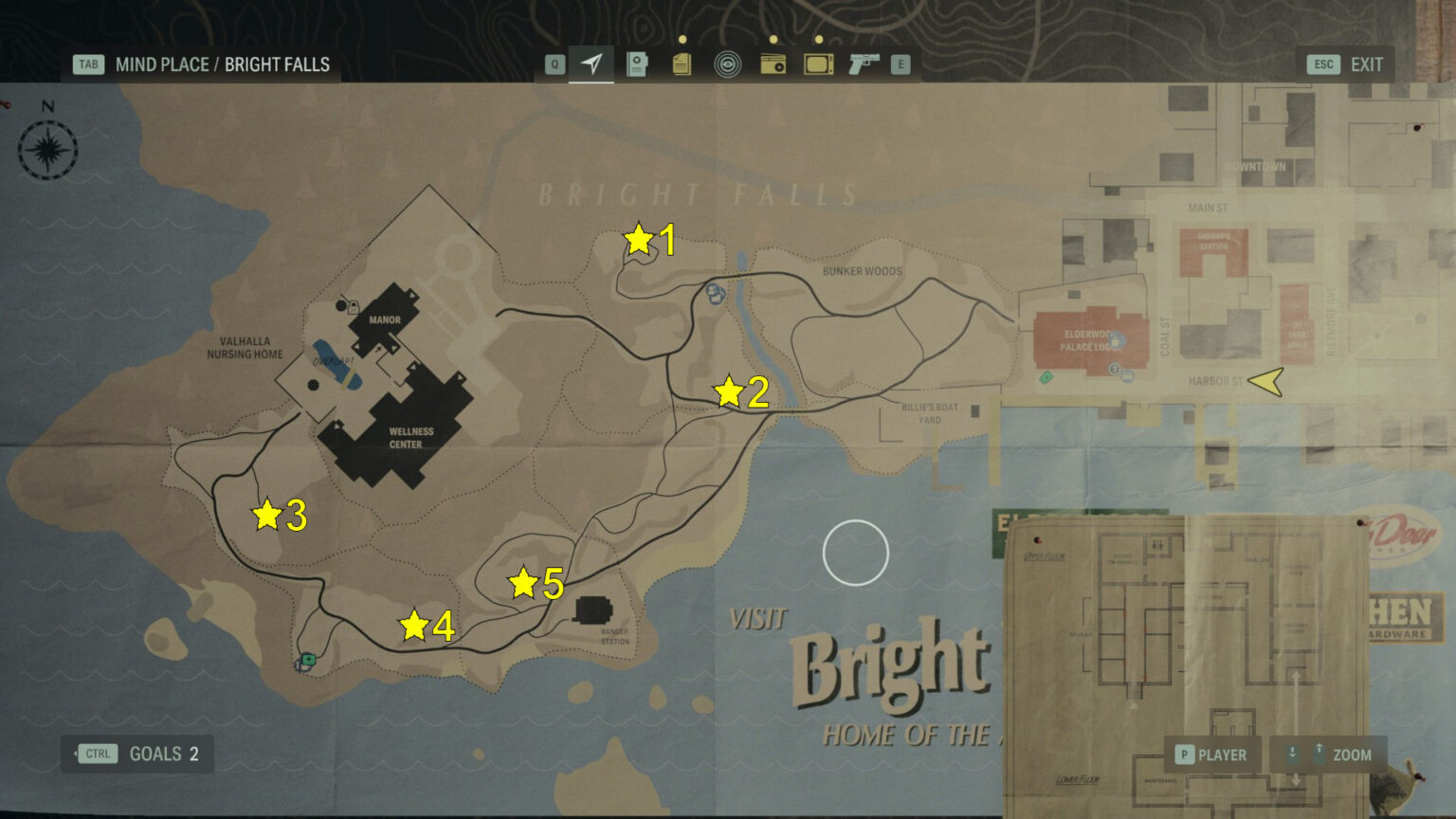Open the GOALS panel
Image resolution: width=1456 pixels, height=819 pixels.
coord(136,754)
